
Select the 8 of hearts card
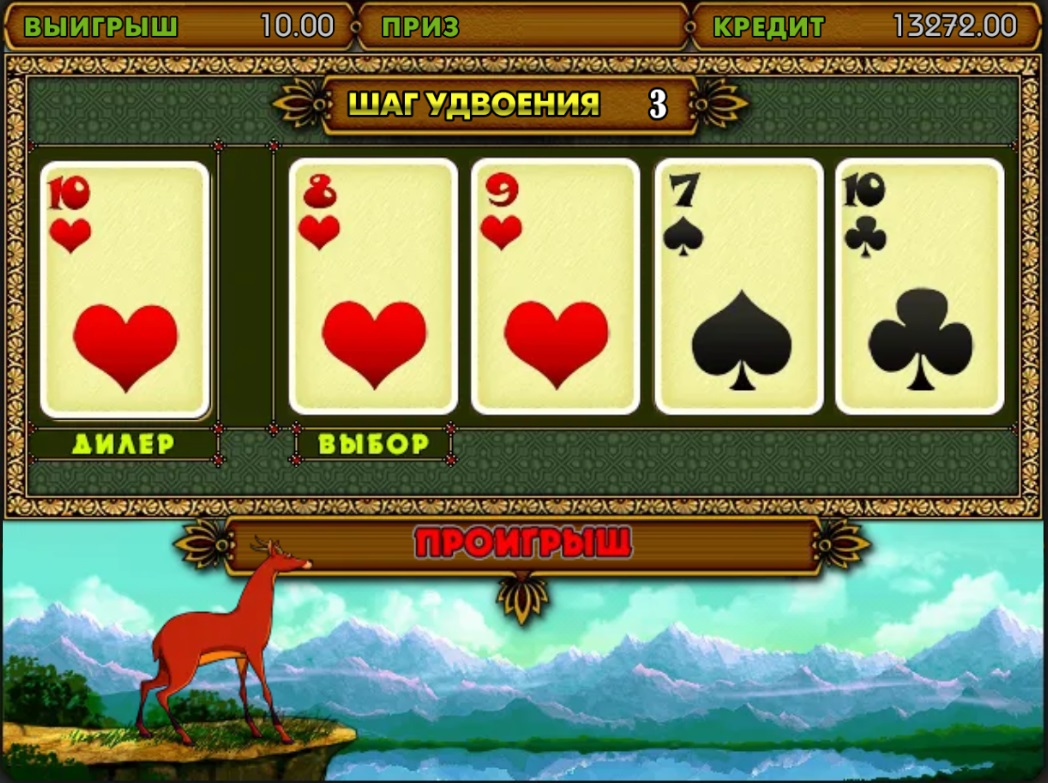(373, 287)
